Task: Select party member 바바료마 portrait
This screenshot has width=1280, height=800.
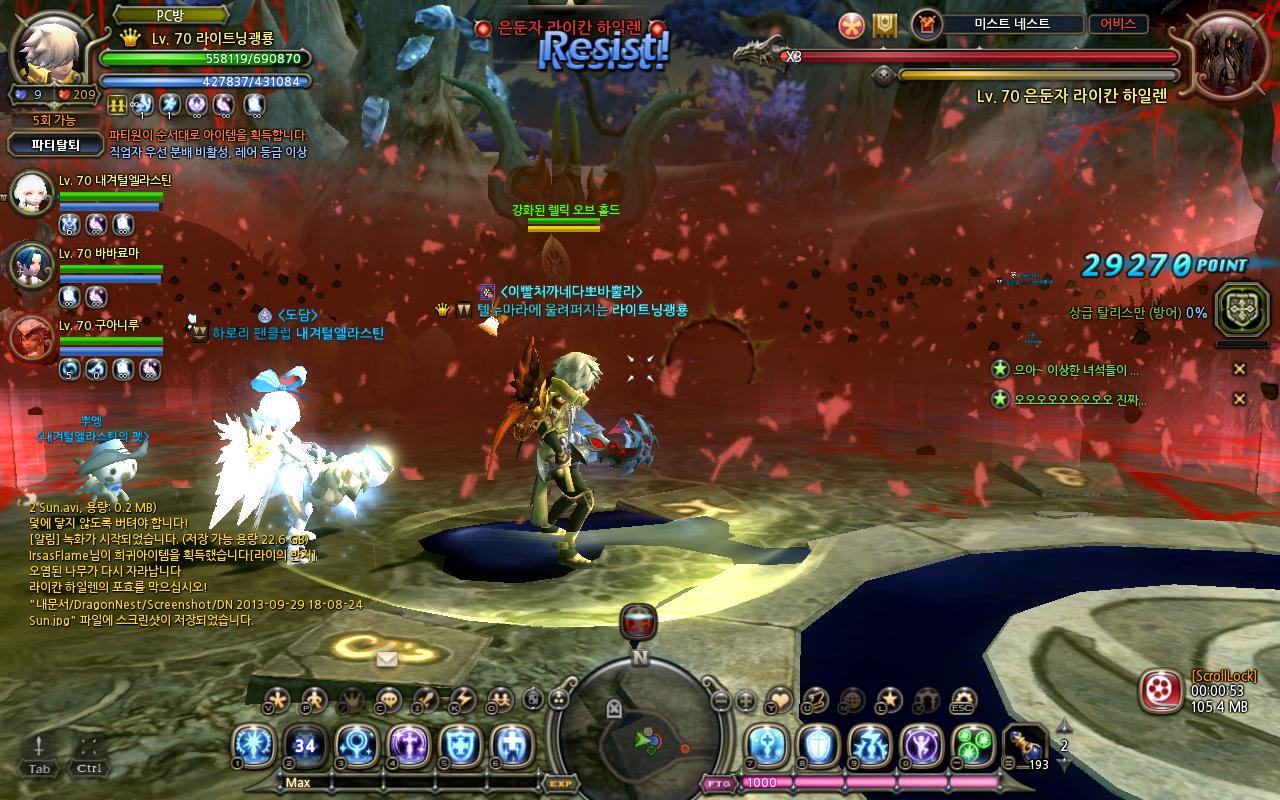Action: [31, 265]
